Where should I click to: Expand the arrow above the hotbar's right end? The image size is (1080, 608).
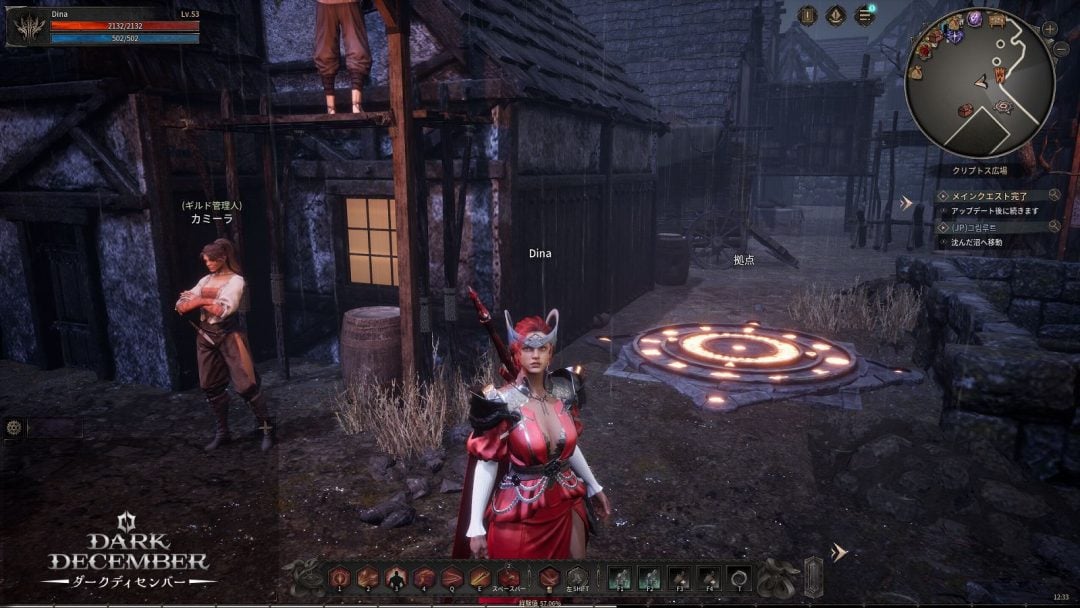[839, 552]
